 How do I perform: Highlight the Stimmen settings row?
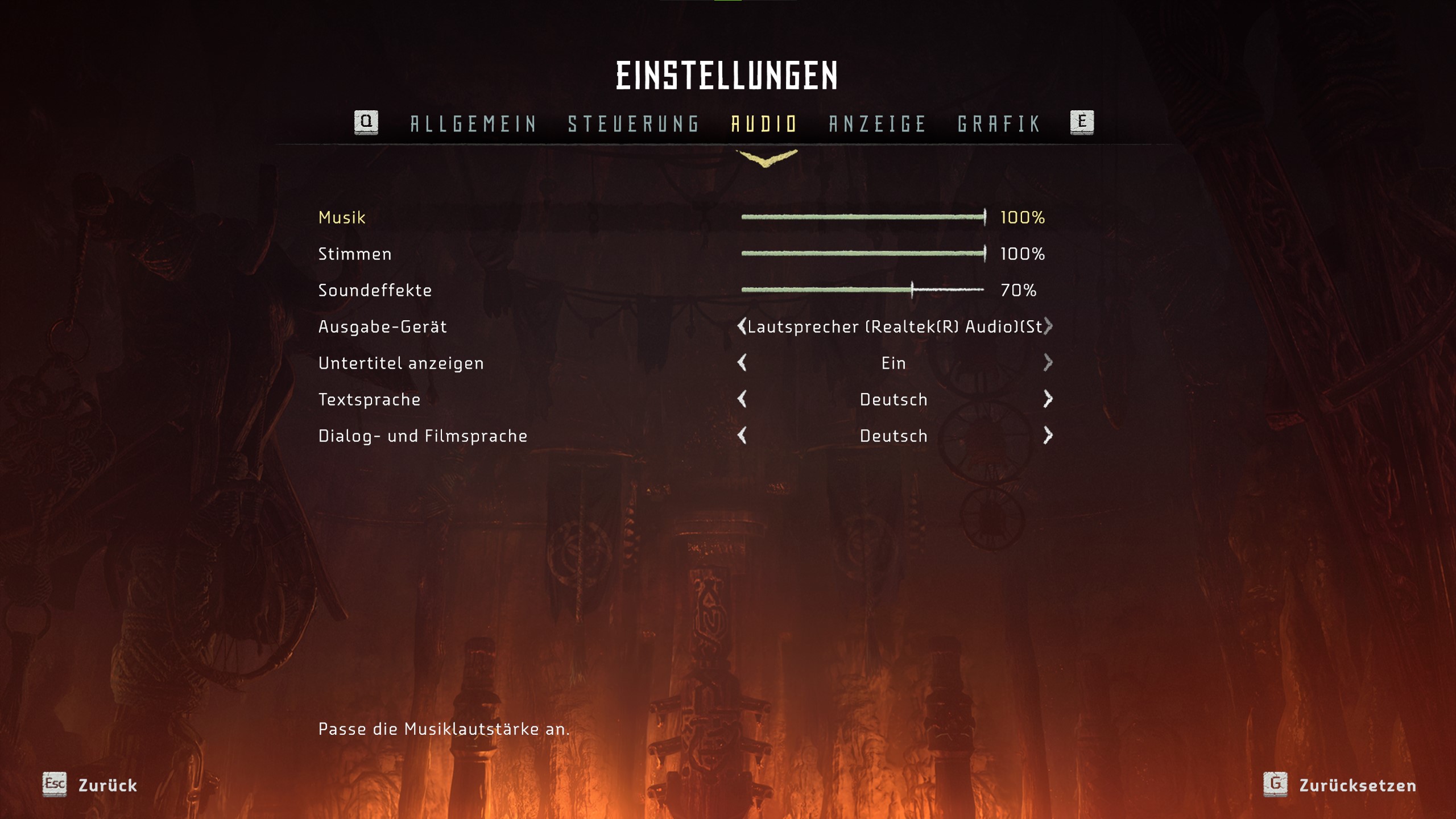355,254
